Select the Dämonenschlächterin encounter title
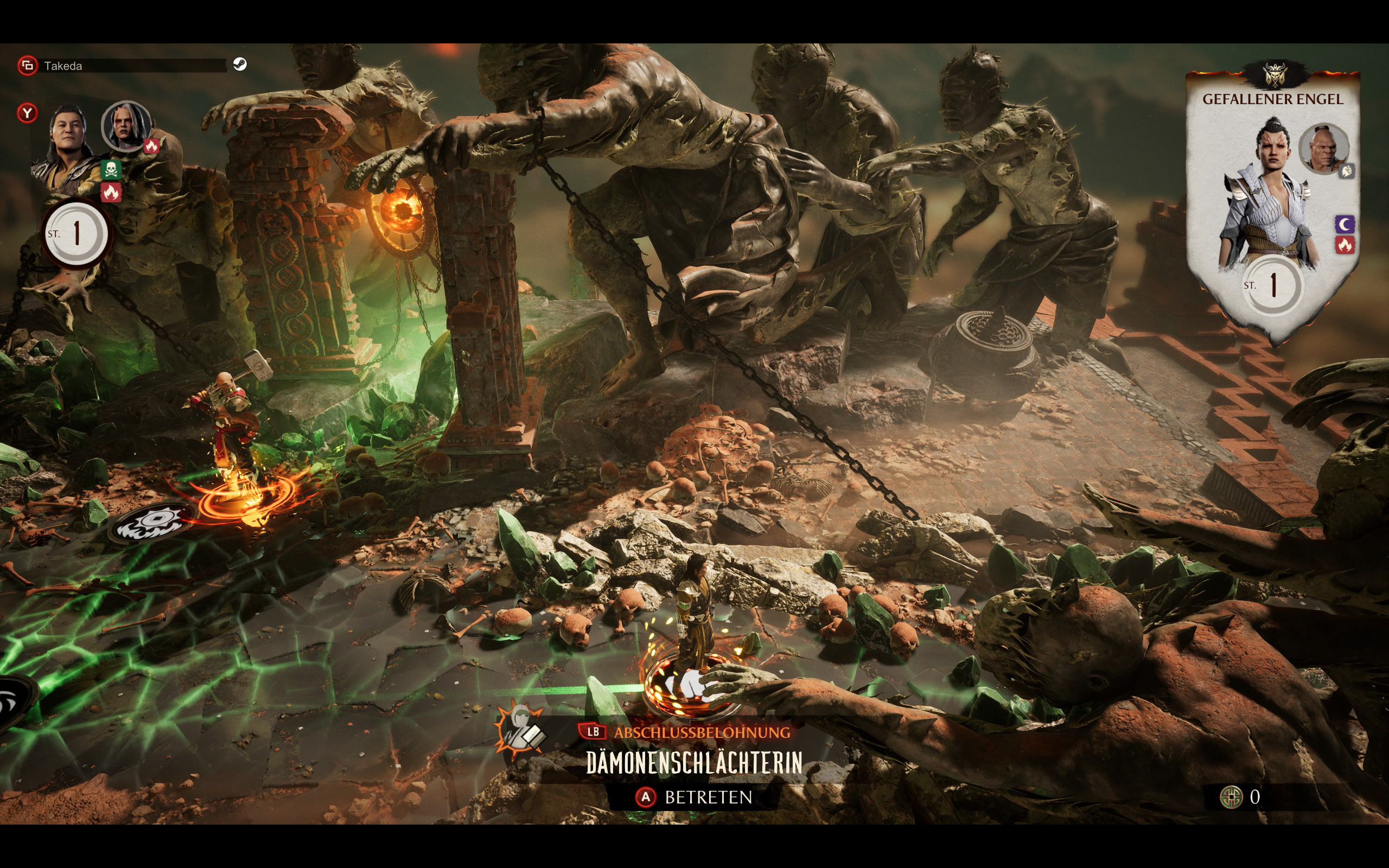This screenshot has height=868, width=1389. point(694,763)
